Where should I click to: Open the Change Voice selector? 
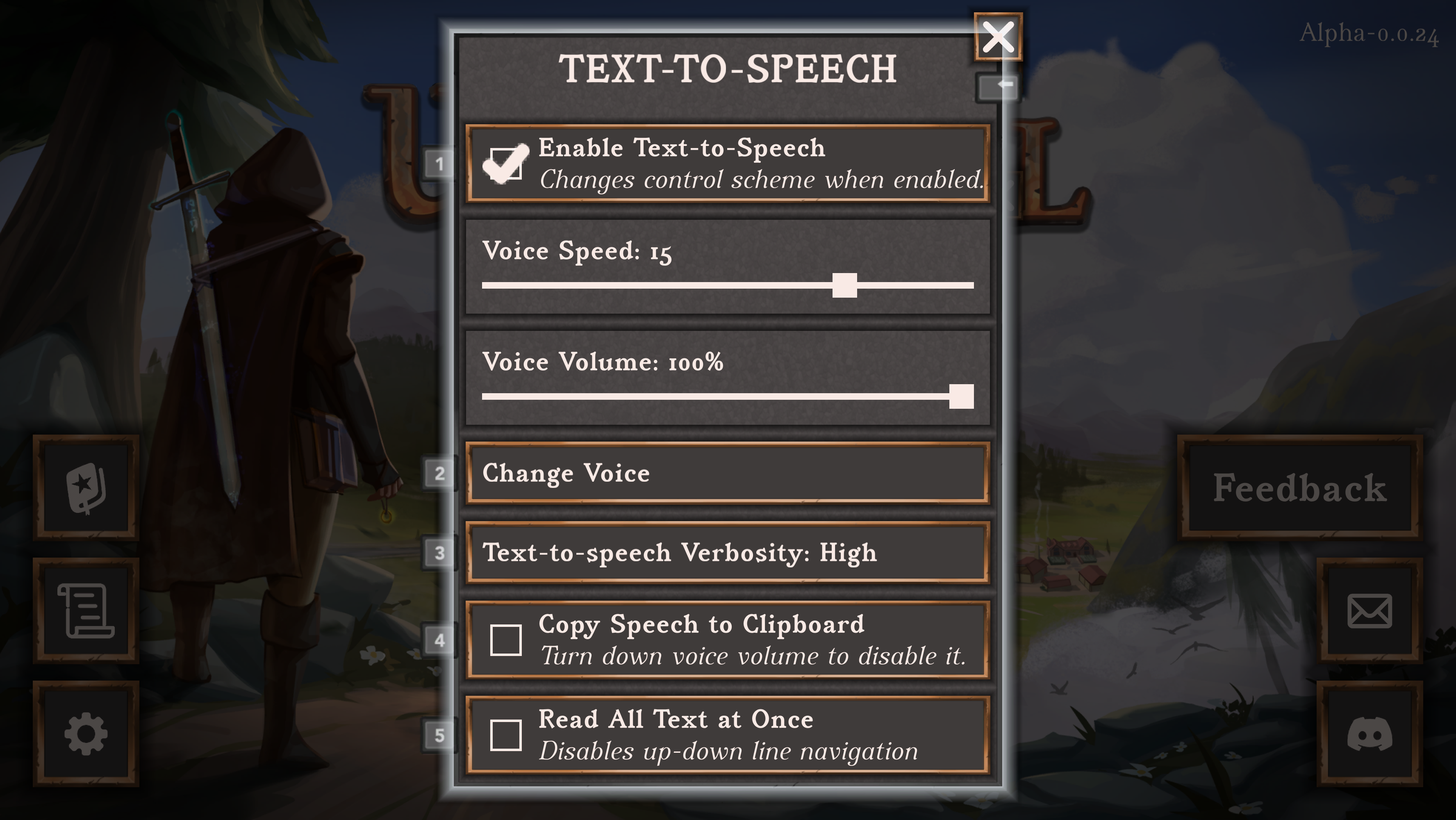(x=728, y=473)
